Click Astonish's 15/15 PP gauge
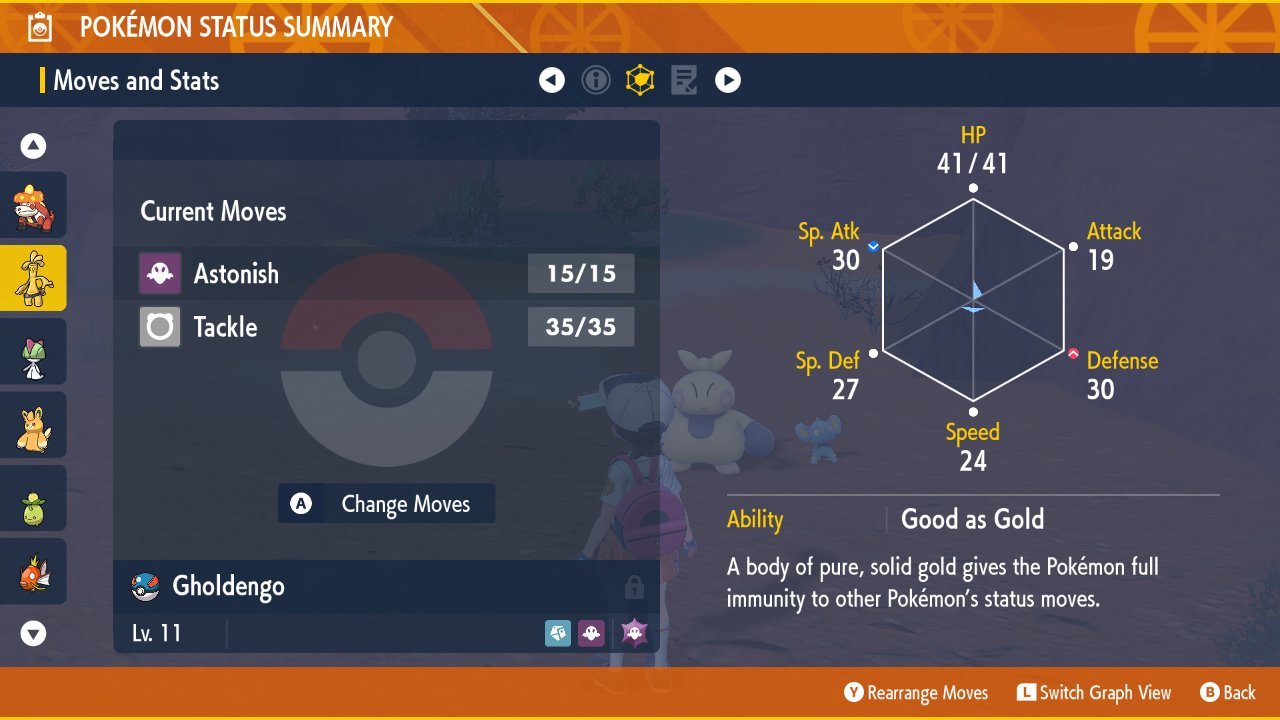 click(x=581, y=273)
